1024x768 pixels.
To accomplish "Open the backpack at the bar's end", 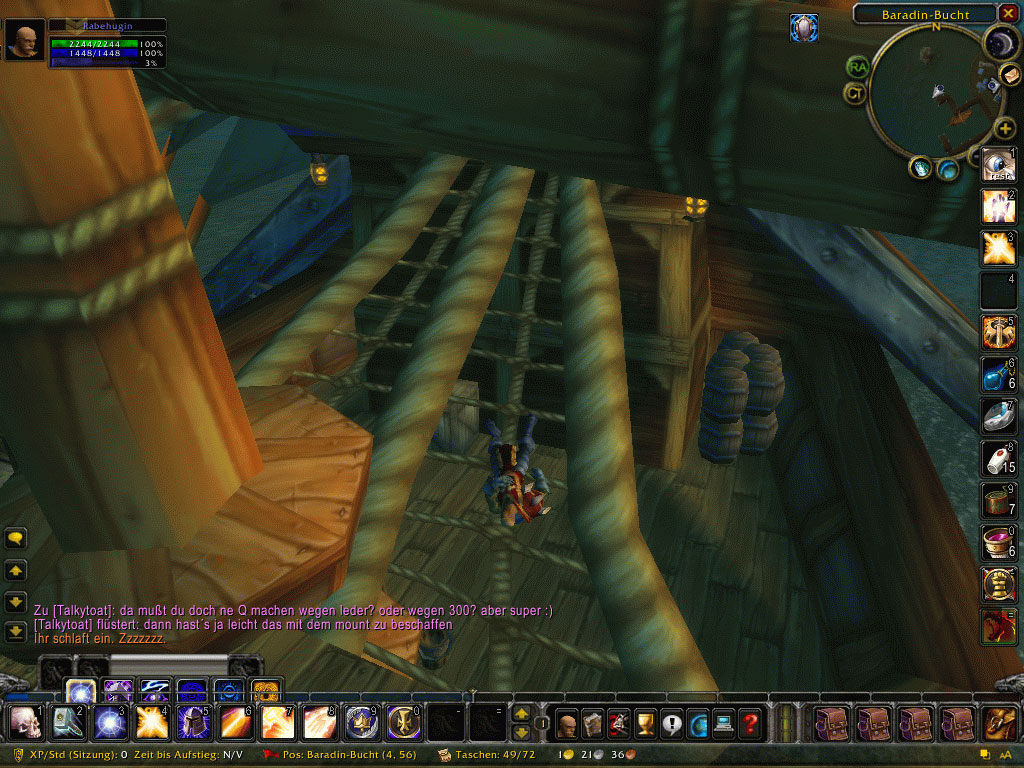I will (998, 722).
